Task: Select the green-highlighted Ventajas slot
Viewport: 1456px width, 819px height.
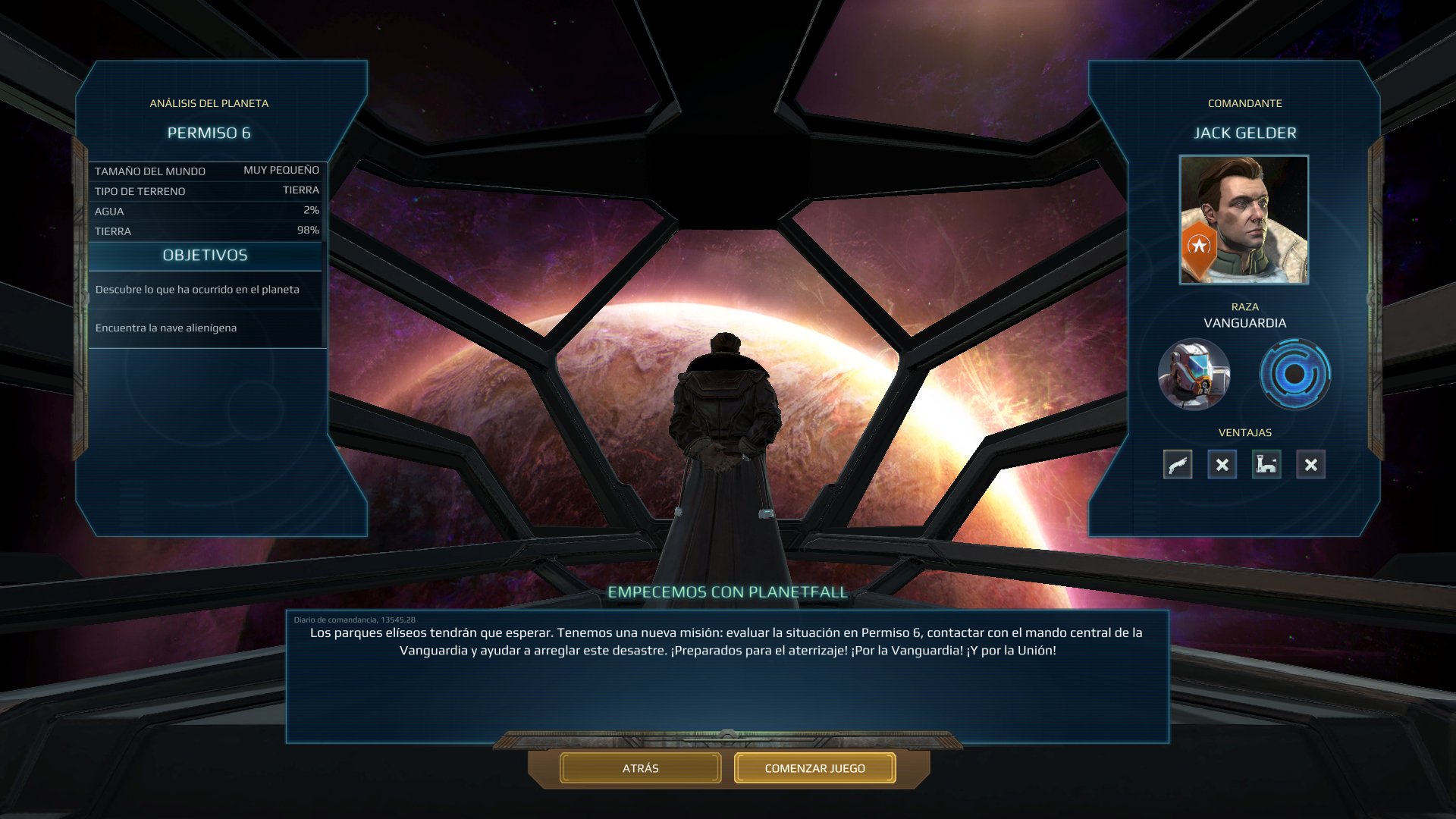Action: [1266, 465]
